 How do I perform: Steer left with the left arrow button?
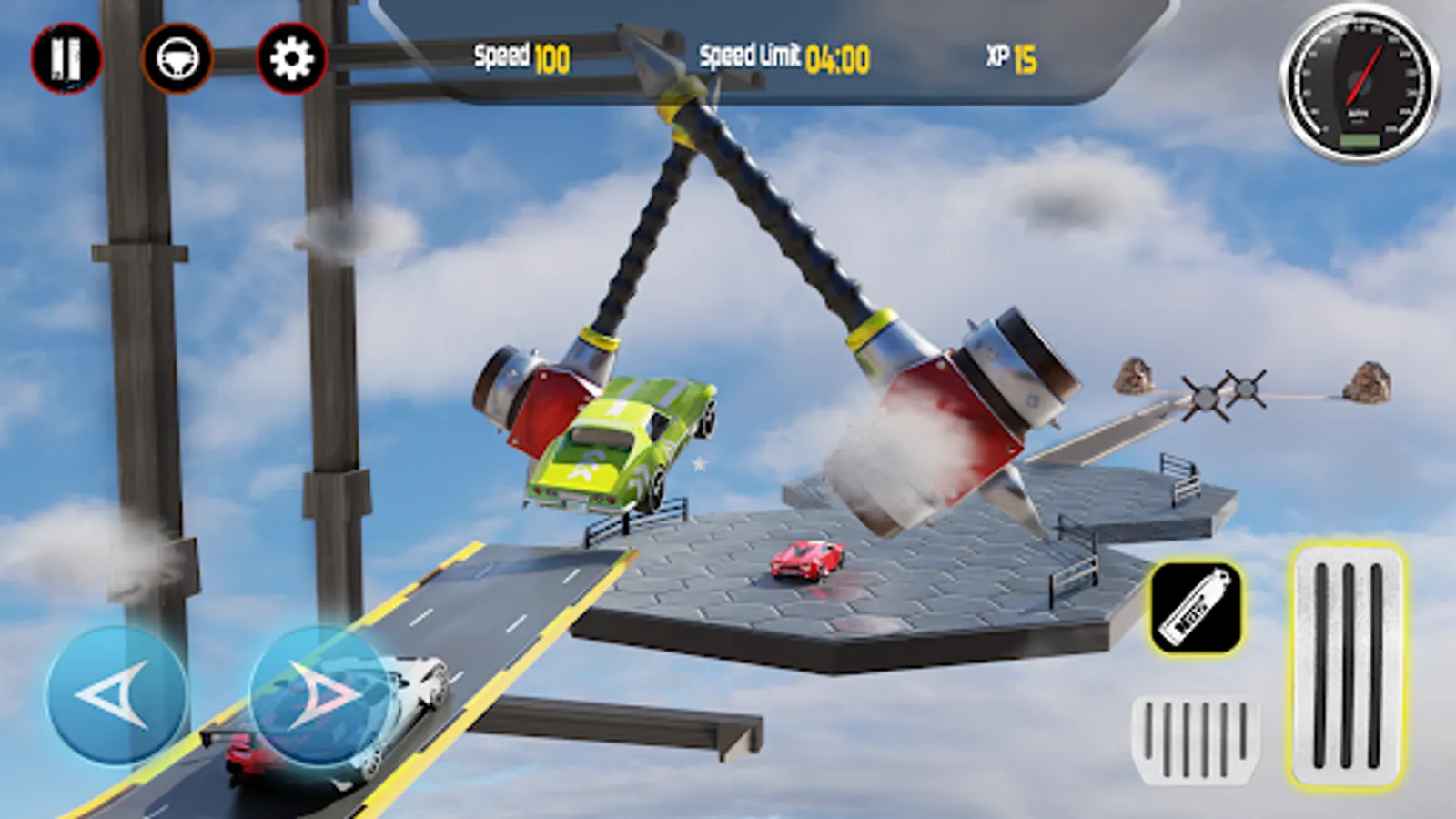click(x=116, y=695)
